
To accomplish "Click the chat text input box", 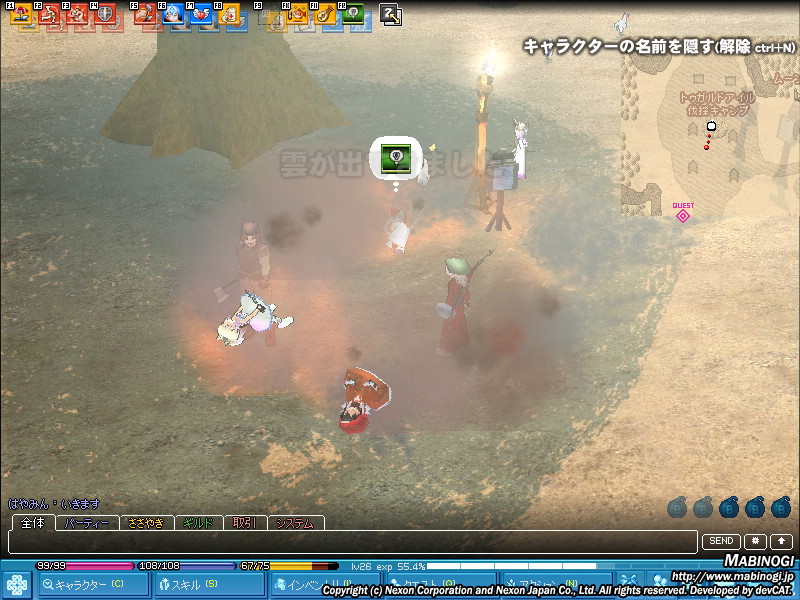I will (350, 541).
